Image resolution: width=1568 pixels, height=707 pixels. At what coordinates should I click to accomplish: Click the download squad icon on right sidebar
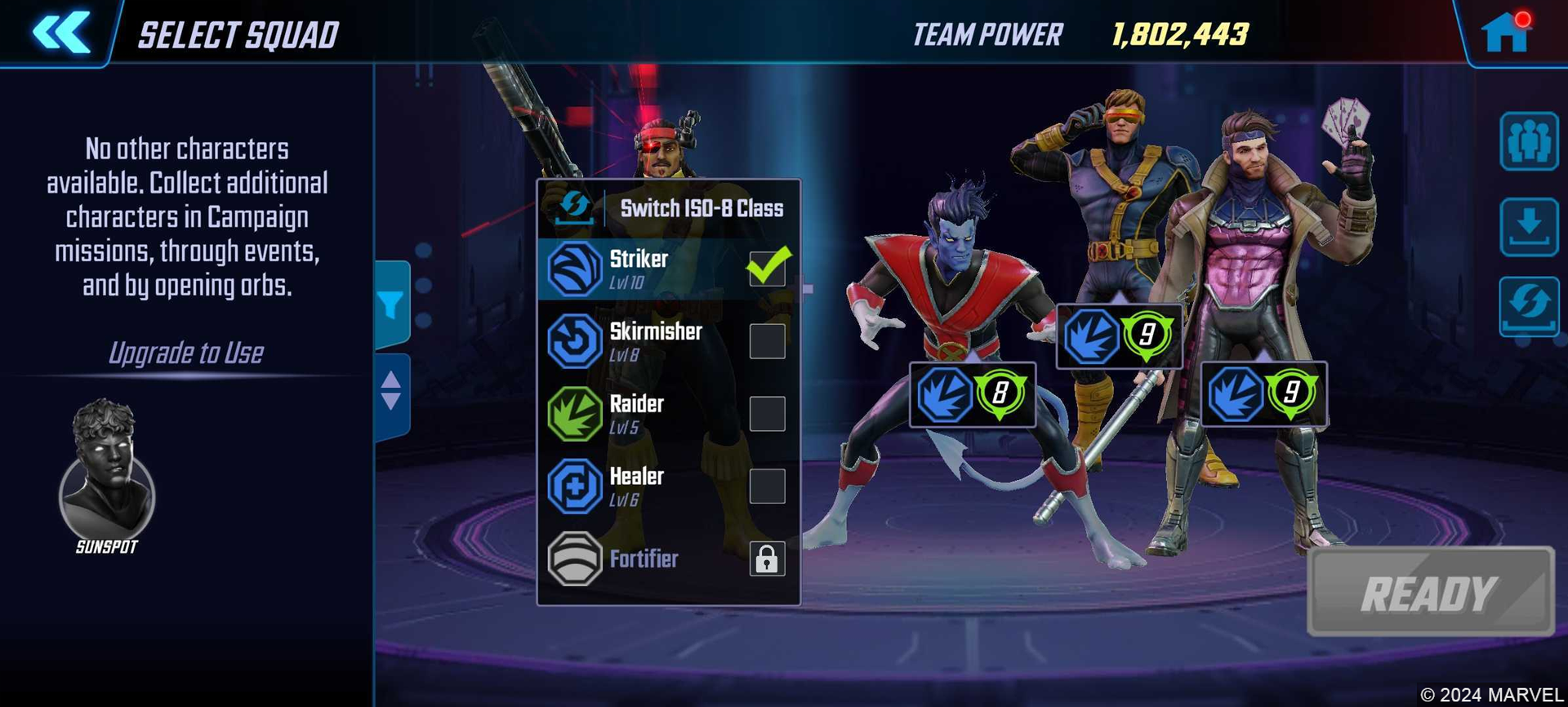point(1528,226)
